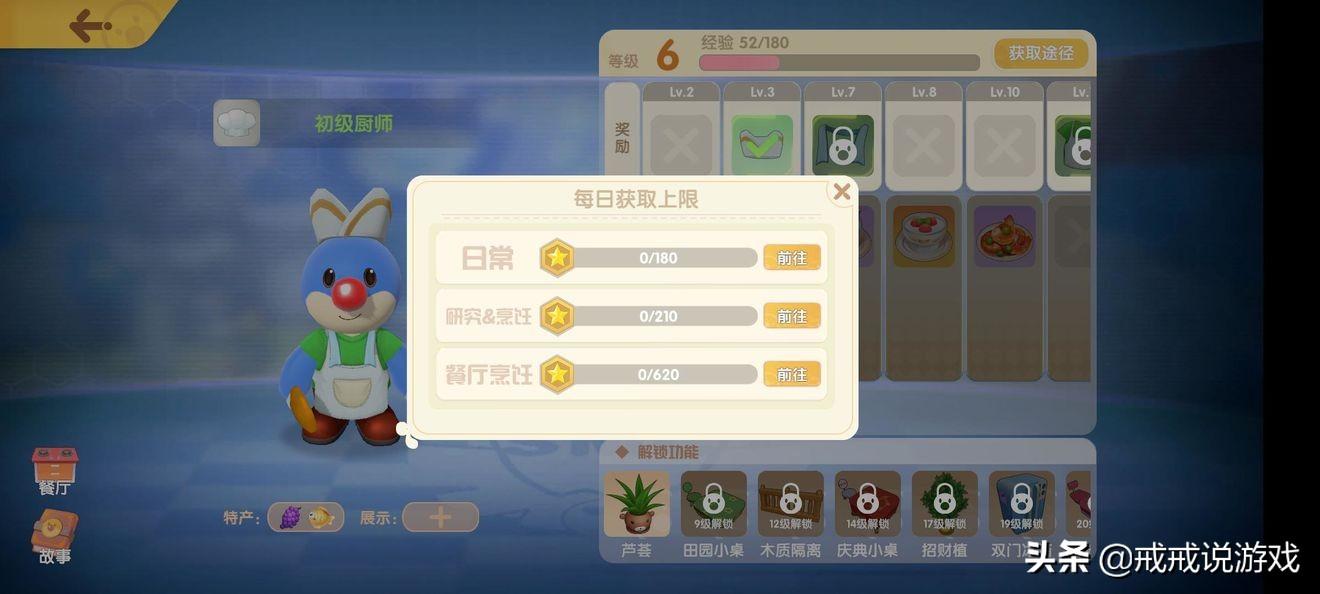The image size is (1320, 594).
Task: Go to 日常 daily tasks
Action: pyautogui.click(x=791, y=258)
